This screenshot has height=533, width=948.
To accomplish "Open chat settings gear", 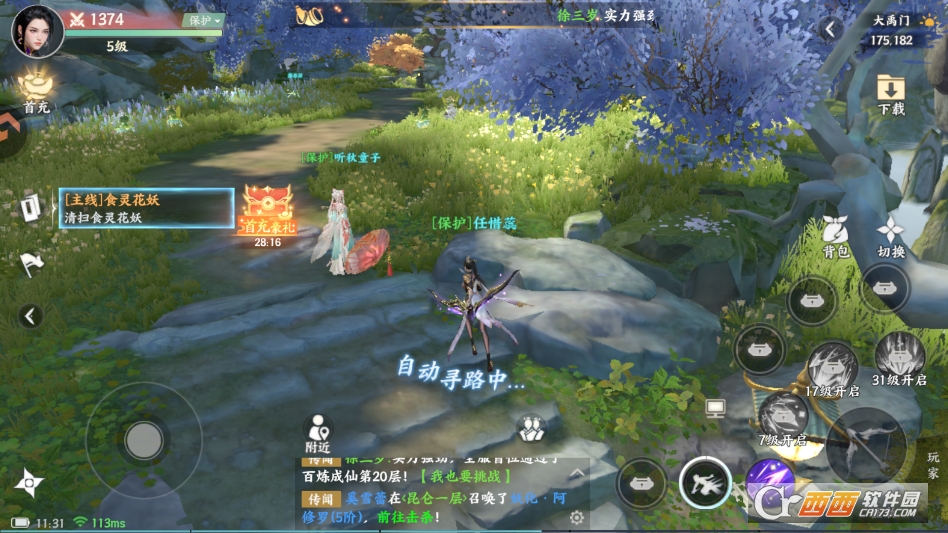I will (576, 517).
